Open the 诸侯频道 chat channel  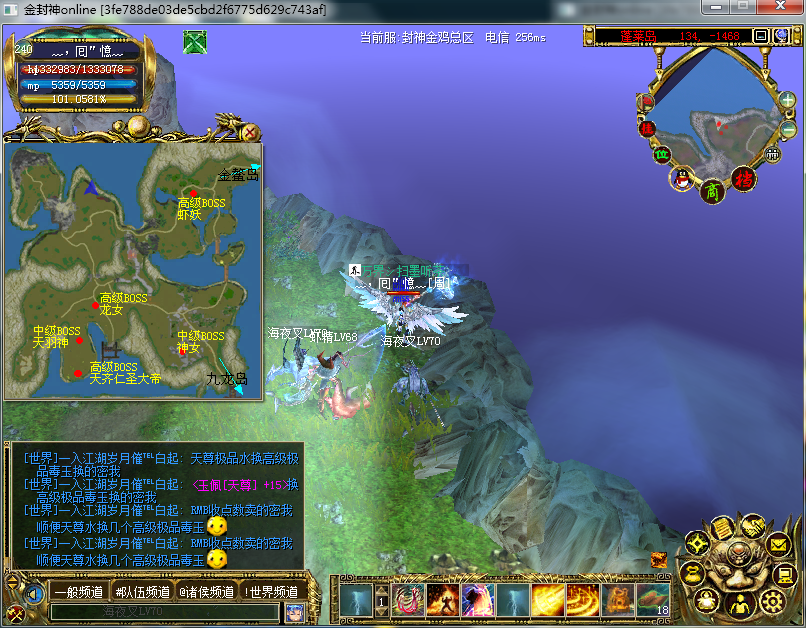pos(207,592)
